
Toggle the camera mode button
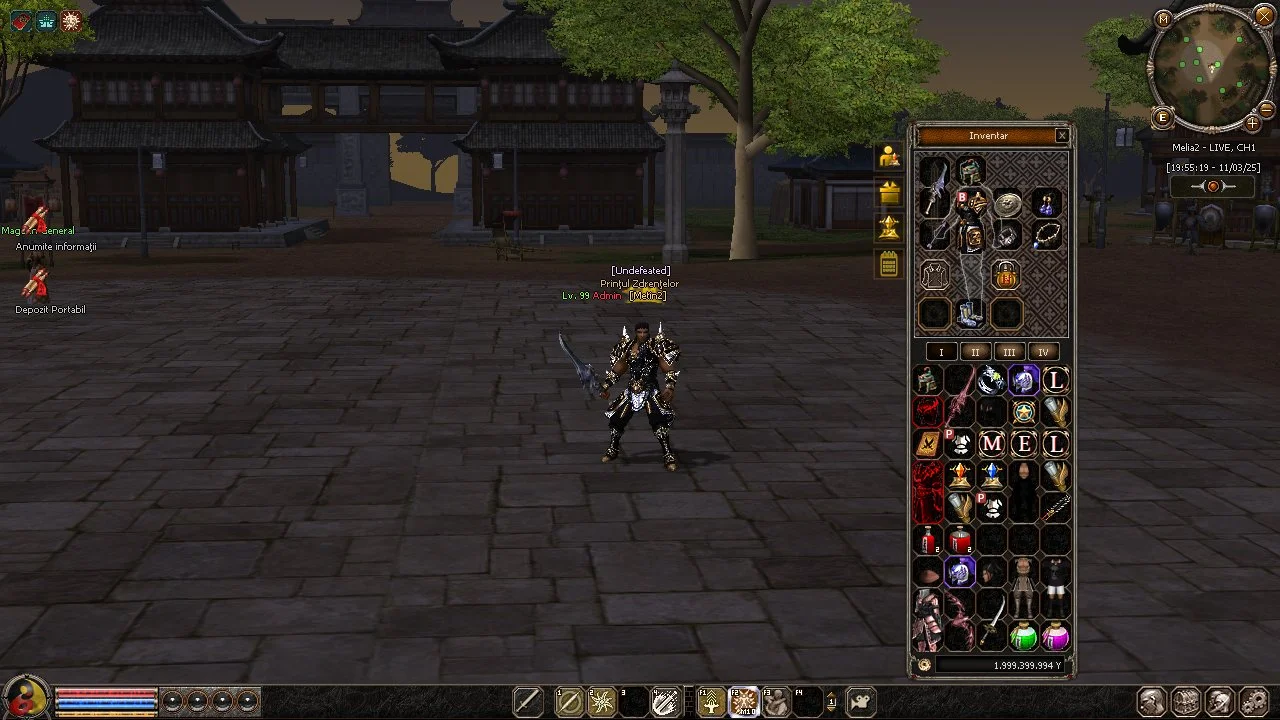point(860,702)
